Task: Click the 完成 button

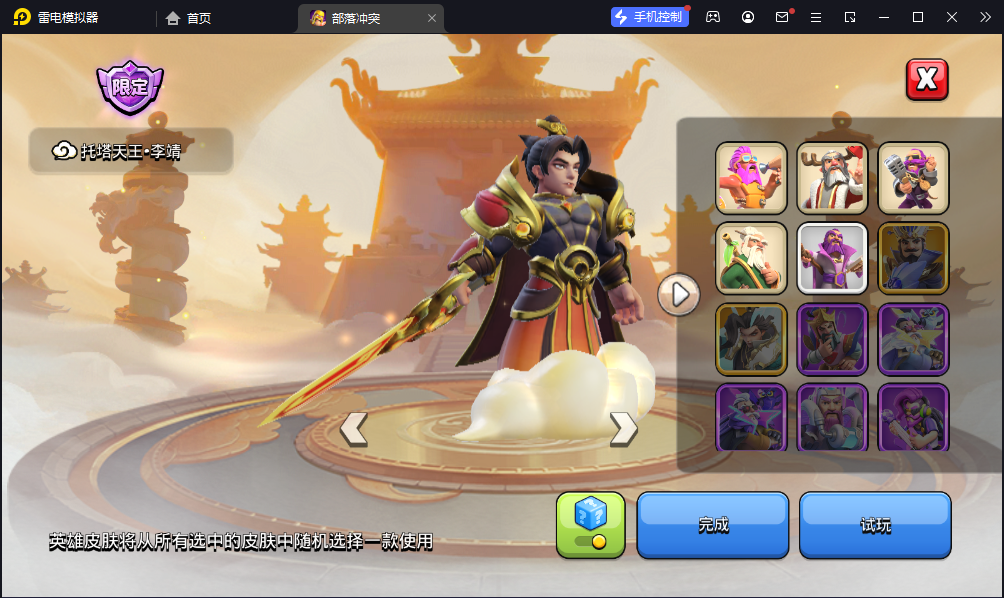Action: (713, 525)
